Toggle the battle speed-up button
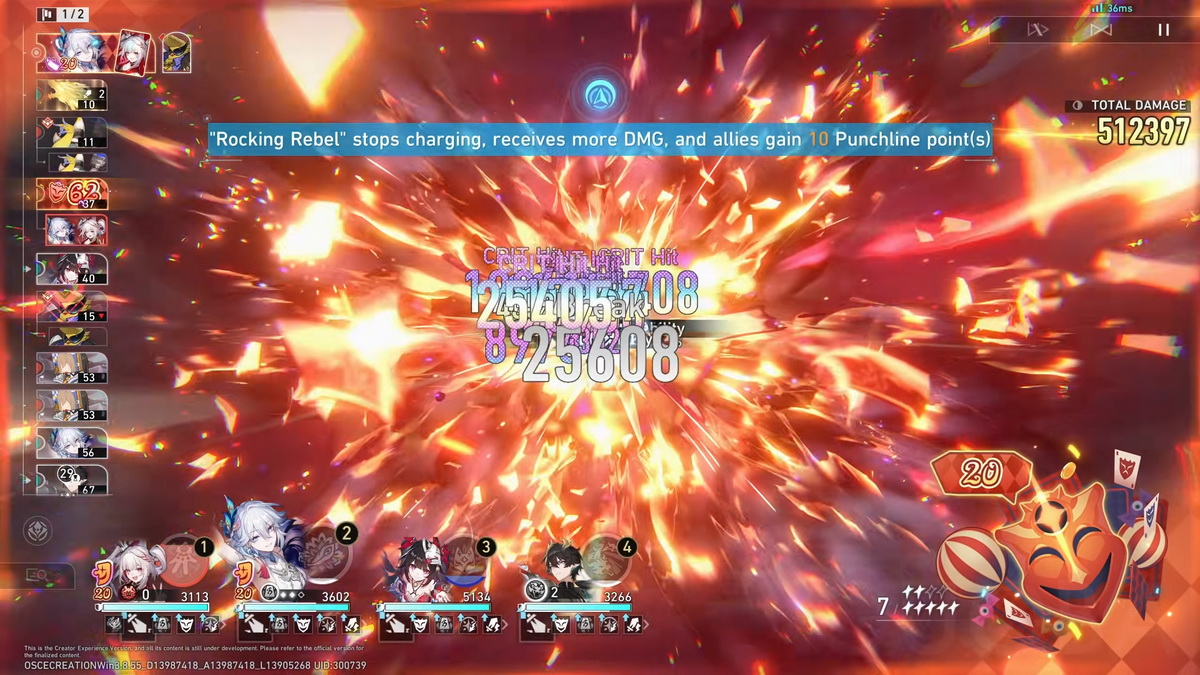 [1037, 30]
